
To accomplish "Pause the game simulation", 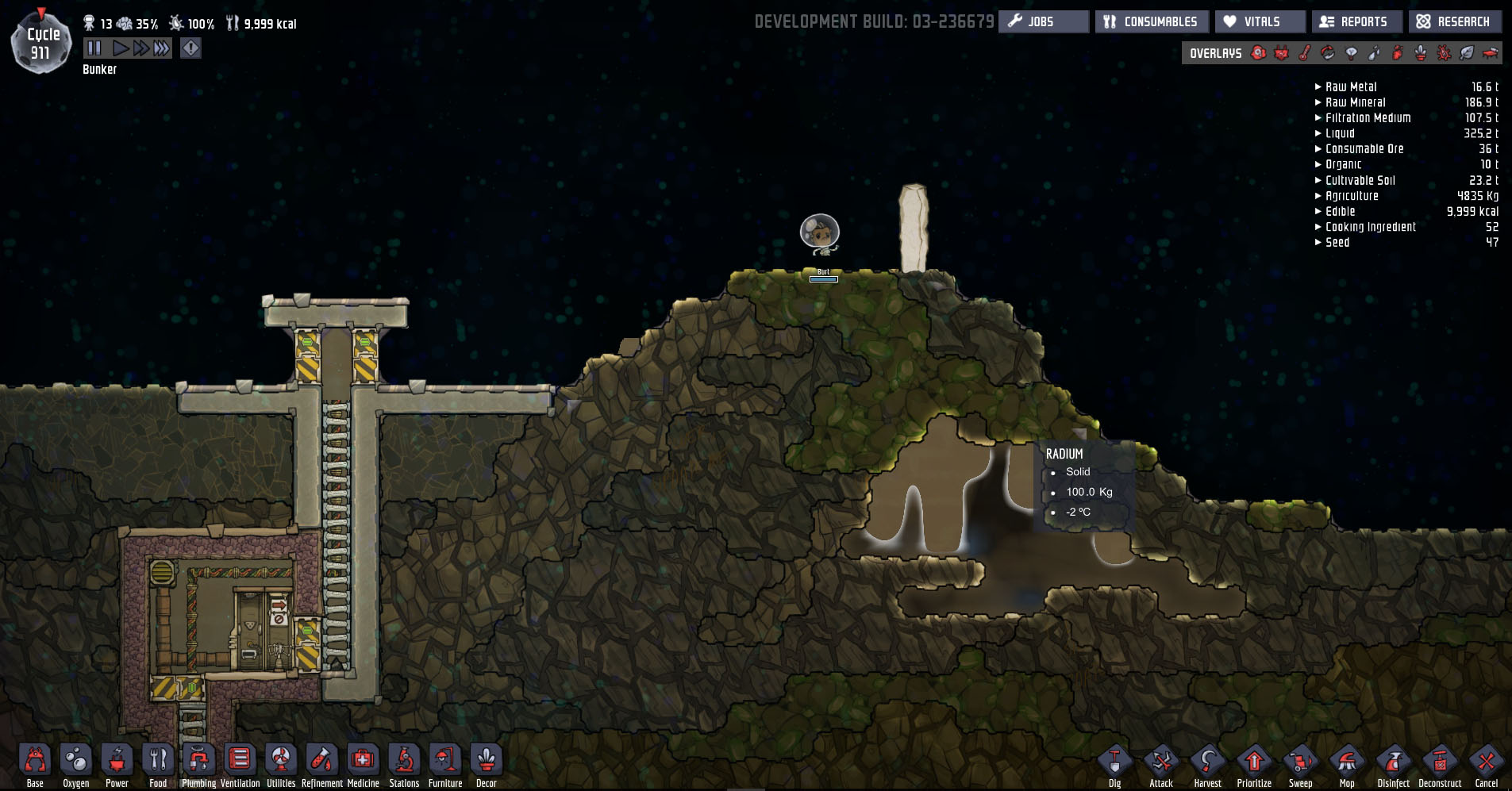I will [x=94, y=48].
